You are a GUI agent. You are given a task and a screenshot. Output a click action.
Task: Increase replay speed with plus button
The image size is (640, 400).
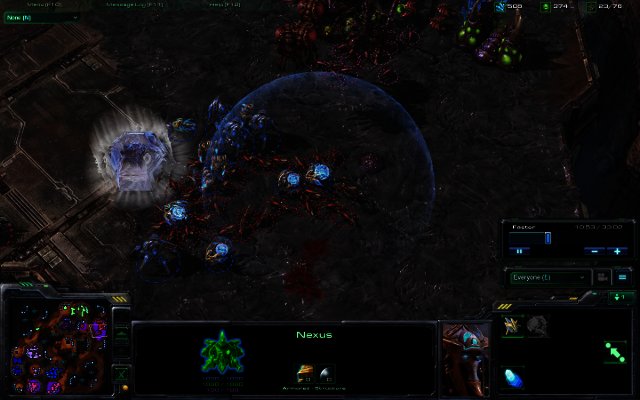618,250
